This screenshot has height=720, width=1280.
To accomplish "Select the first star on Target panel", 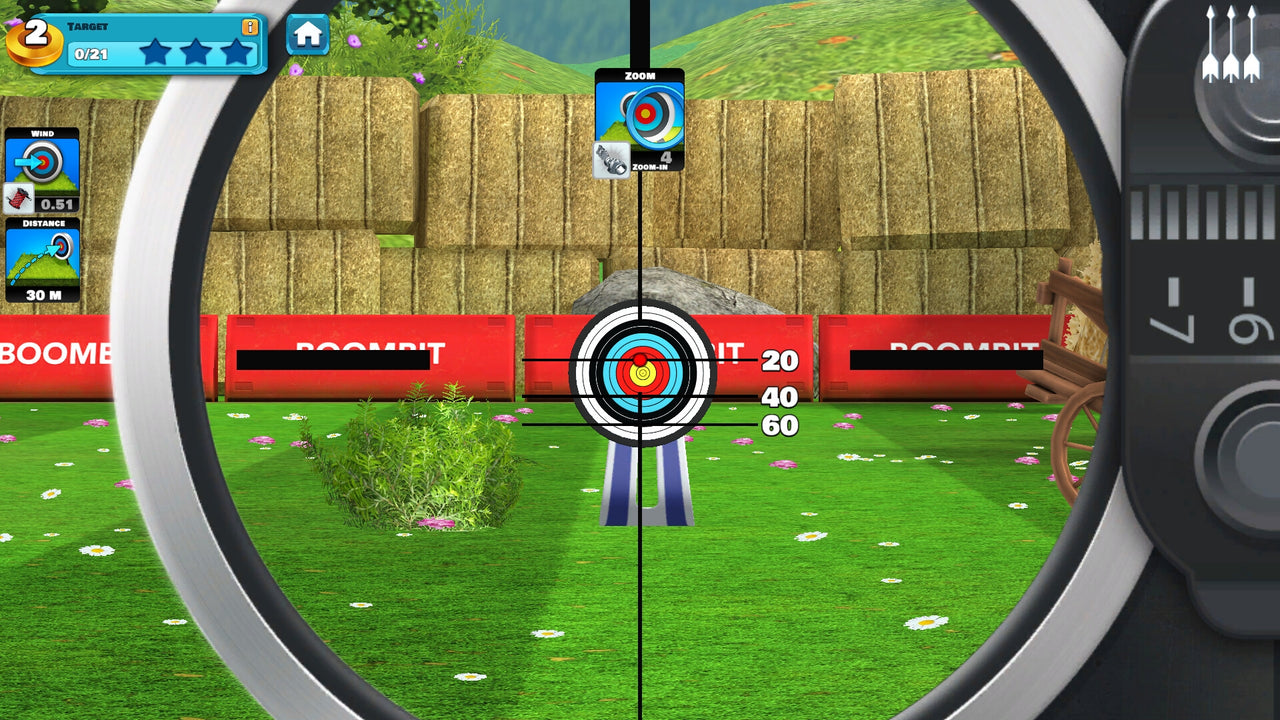I will 155,52.
